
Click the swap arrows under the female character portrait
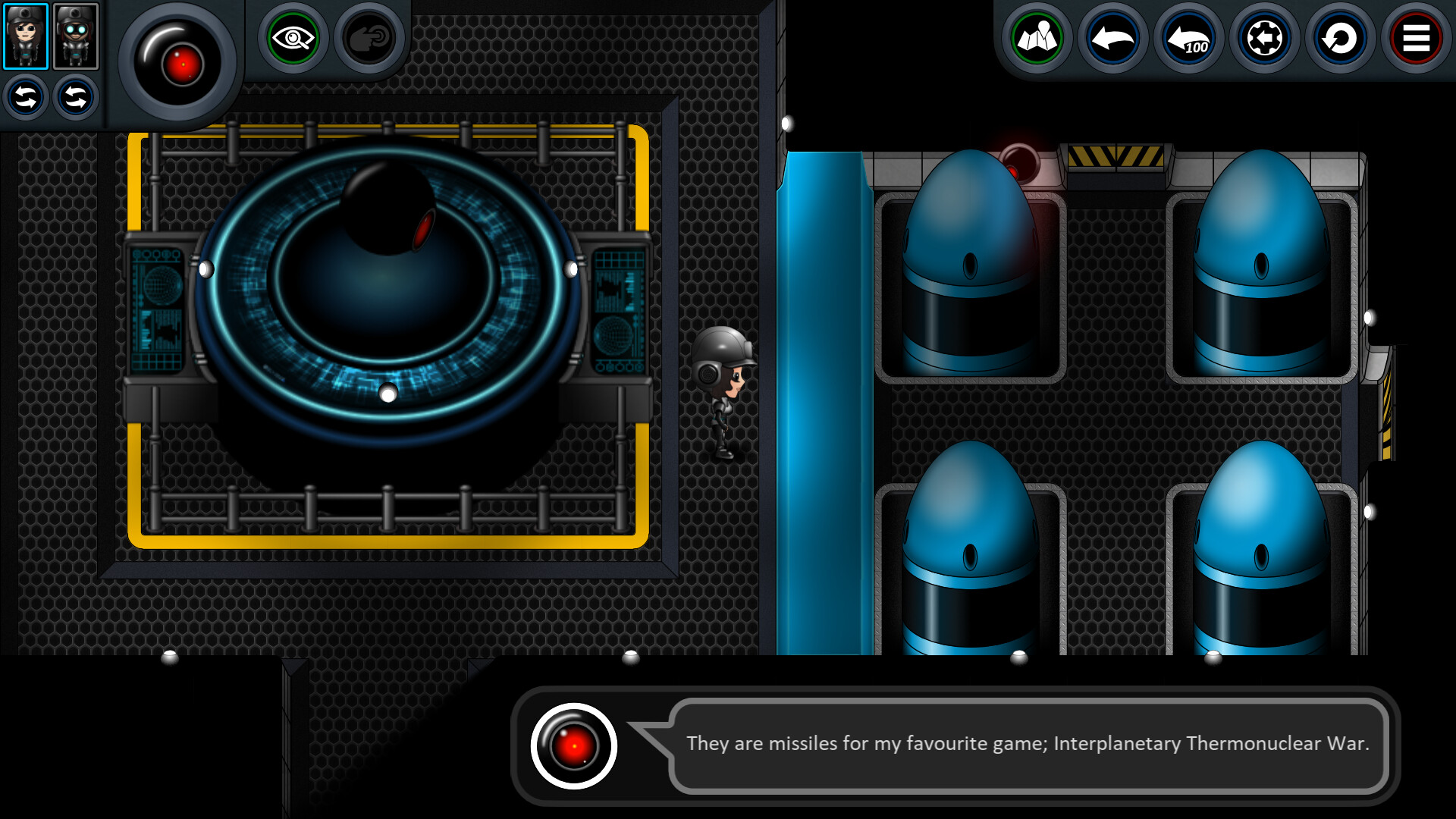(25, 97)
